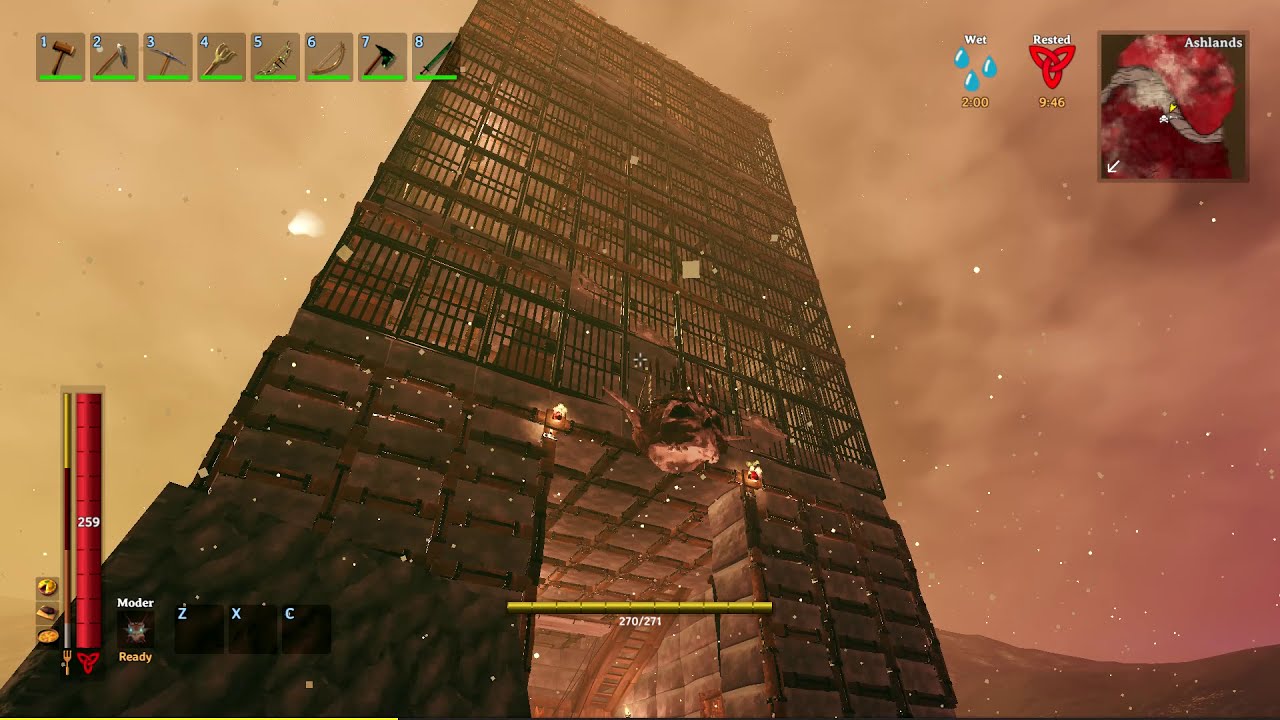Viewport: 1280px width, 720px height.
Task: Equip the dark green axe in slot 7
Action: [382, 57]
